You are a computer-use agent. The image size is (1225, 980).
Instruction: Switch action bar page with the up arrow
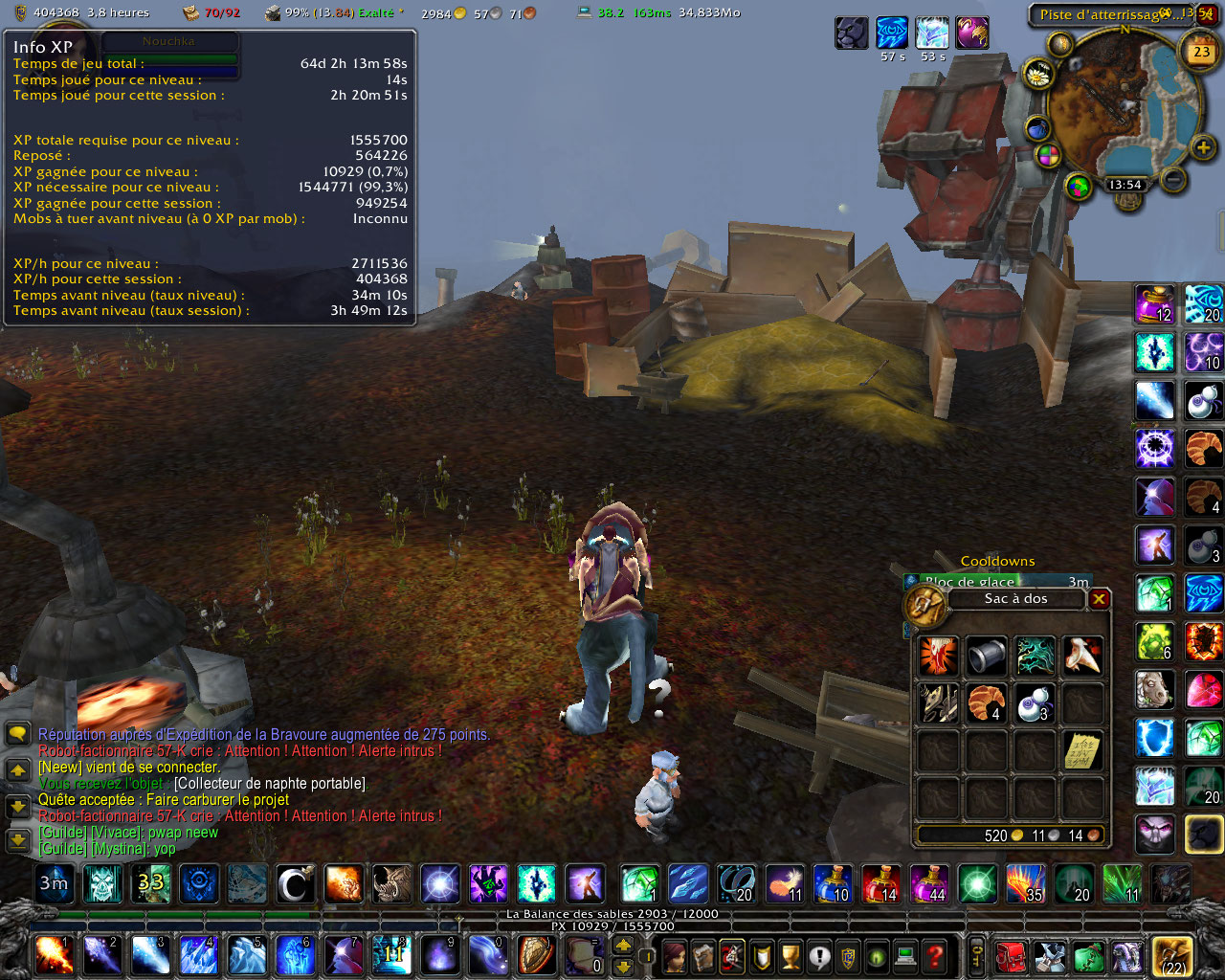click(623, 946)
